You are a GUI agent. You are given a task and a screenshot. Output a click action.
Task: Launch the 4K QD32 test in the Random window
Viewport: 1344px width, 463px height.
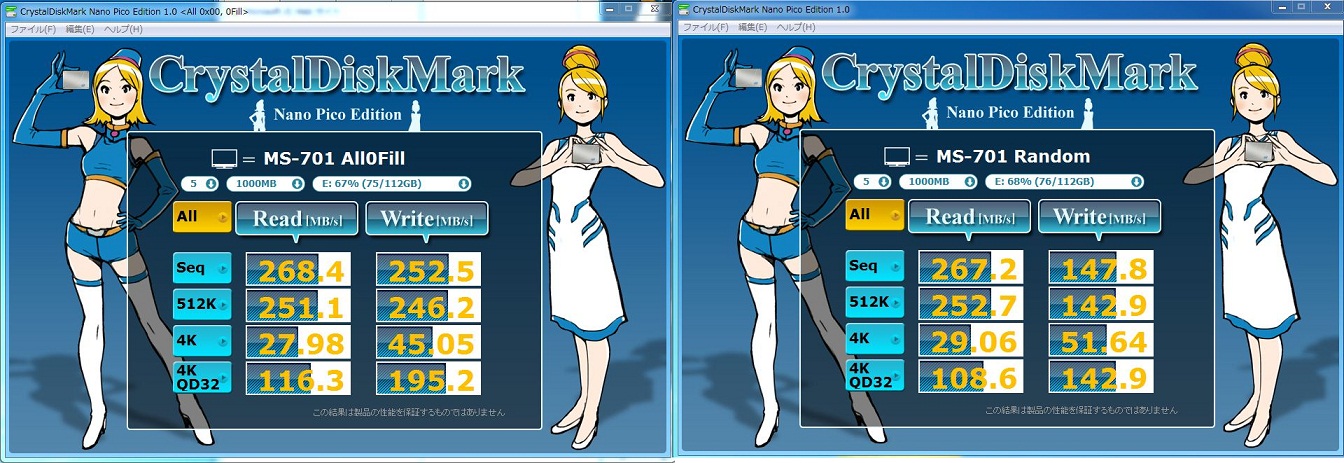pos(874,374)
